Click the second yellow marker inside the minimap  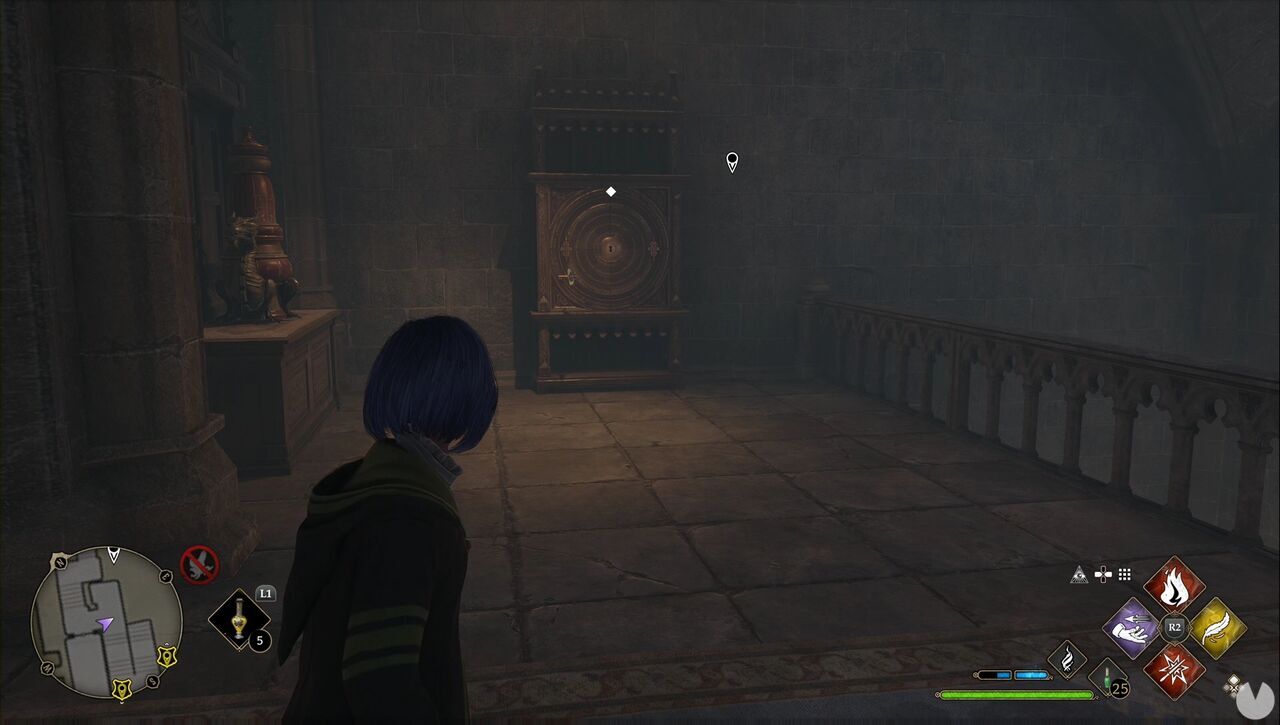coord(121,689)
